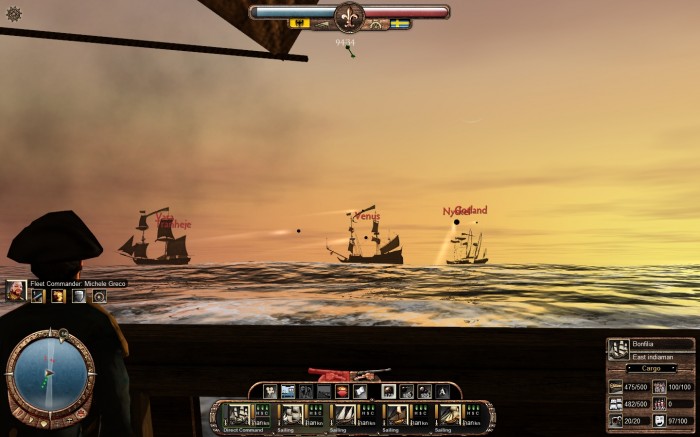
Task: Select the blue ship-view icon in the action bar
Action: click(288, 391)
